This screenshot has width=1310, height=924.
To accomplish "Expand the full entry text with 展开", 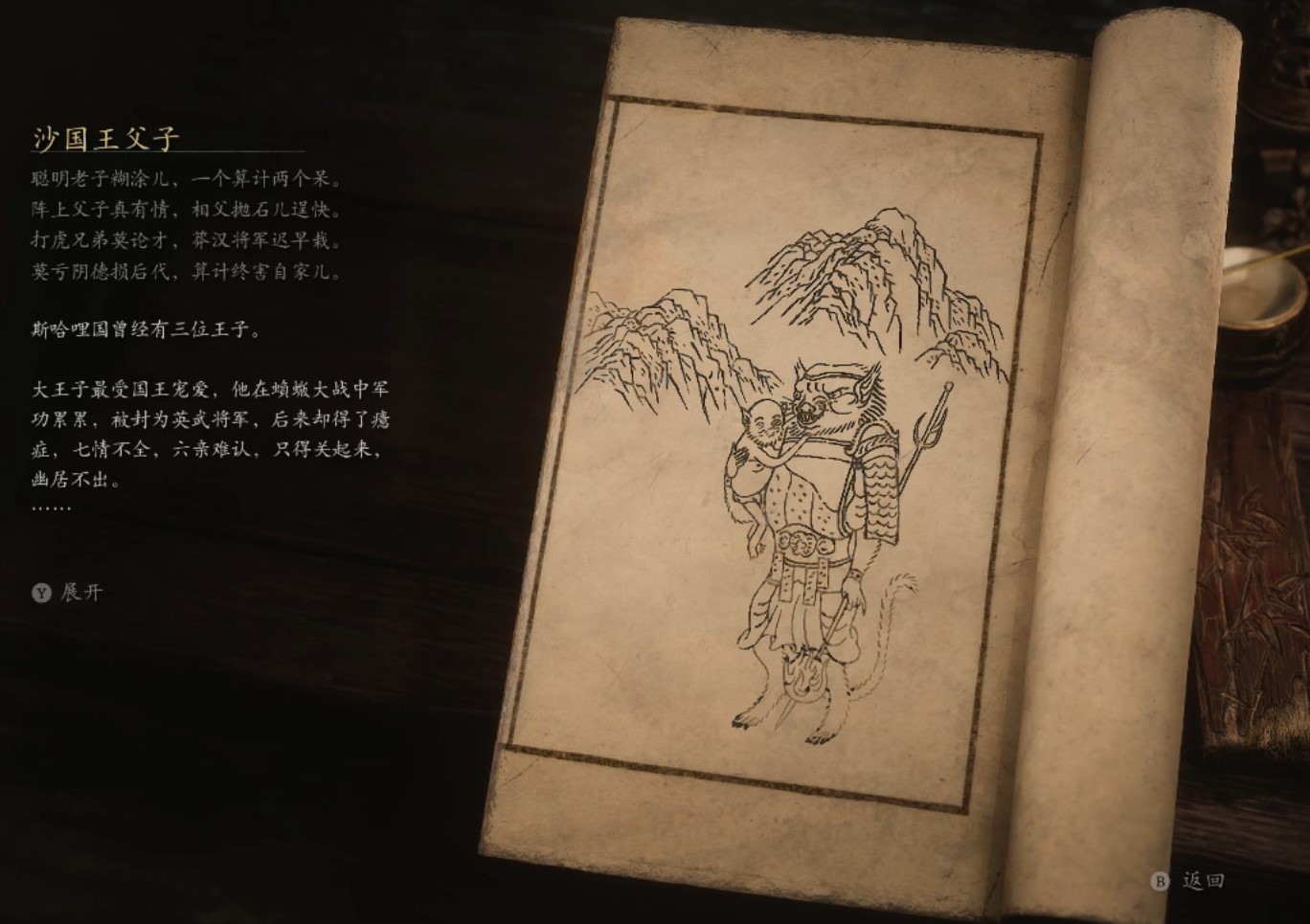I will point(68,593).
